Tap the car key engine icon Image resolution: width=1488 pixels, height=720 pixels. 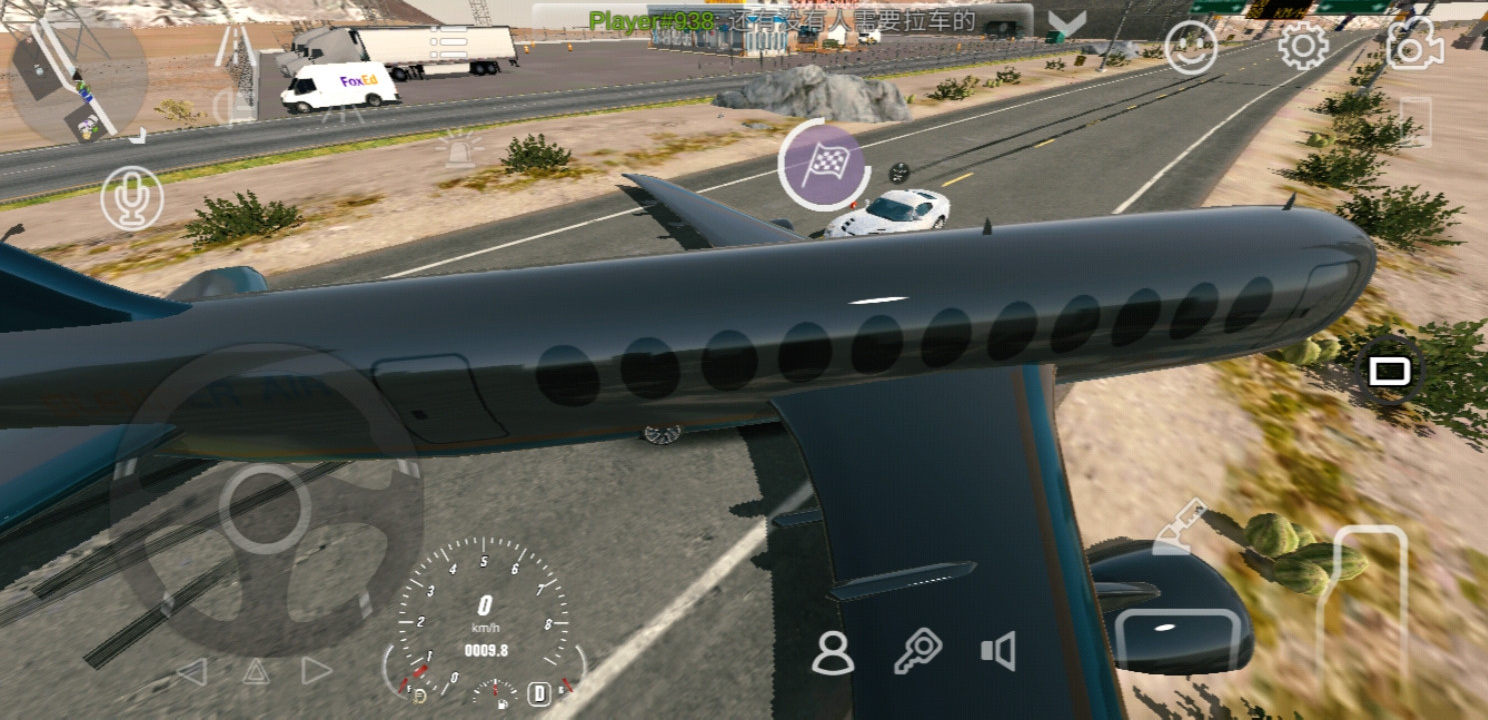917,651
